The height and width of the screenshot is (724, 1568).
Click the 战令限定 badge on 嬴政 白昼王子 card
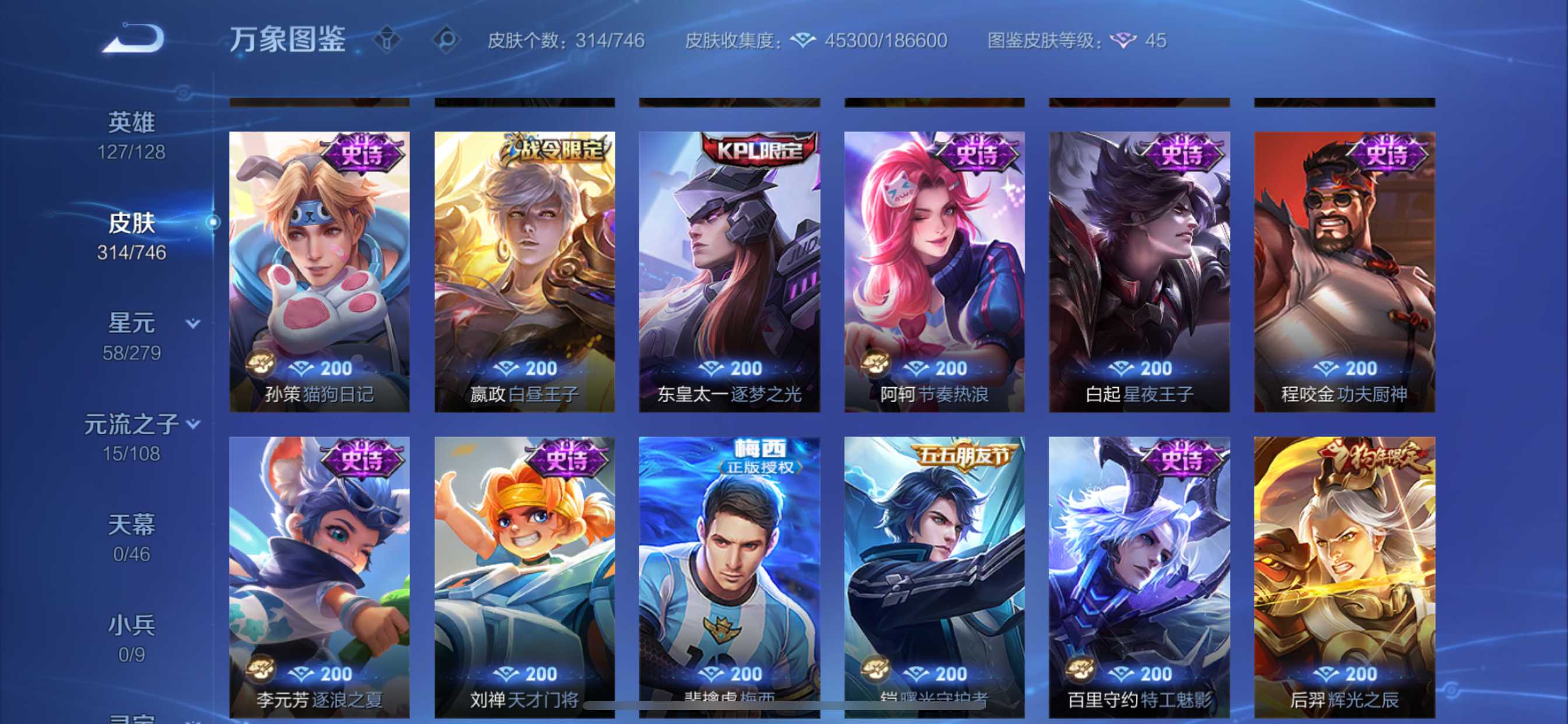[554, 152]
